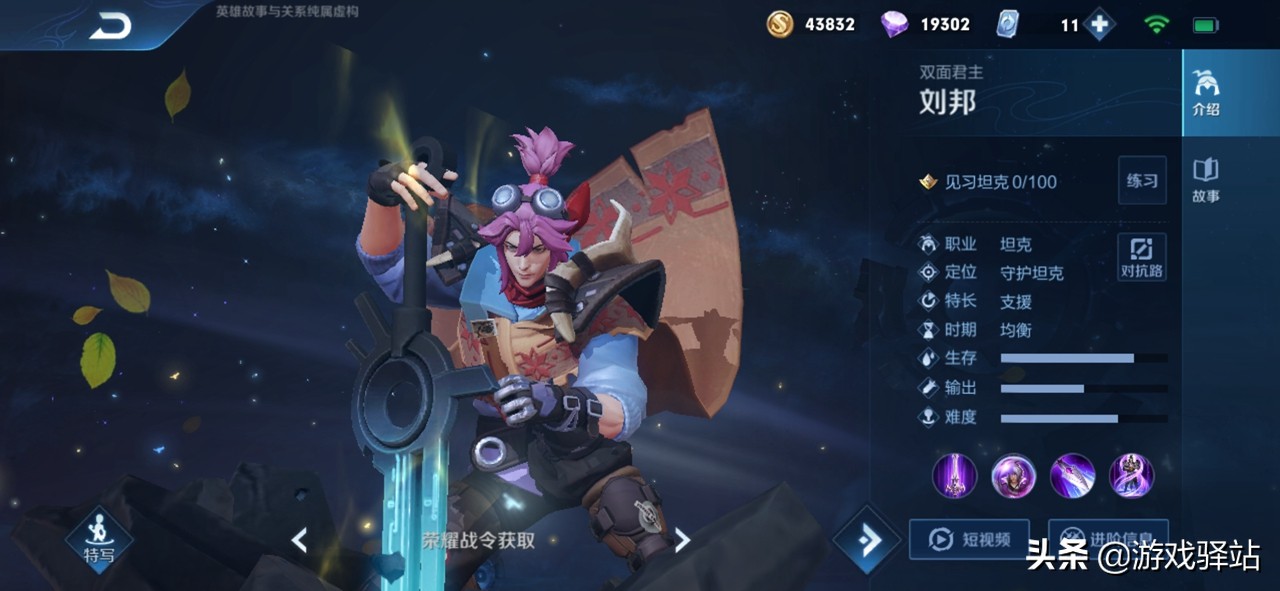Play the 短视频 short video
Viewport: 1280px width, 591px height.
968,540
